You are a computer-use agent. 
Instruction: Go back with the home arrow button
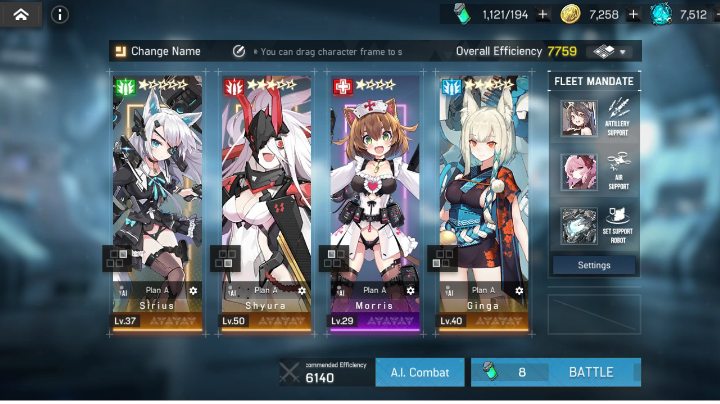[x=21, y=14]
